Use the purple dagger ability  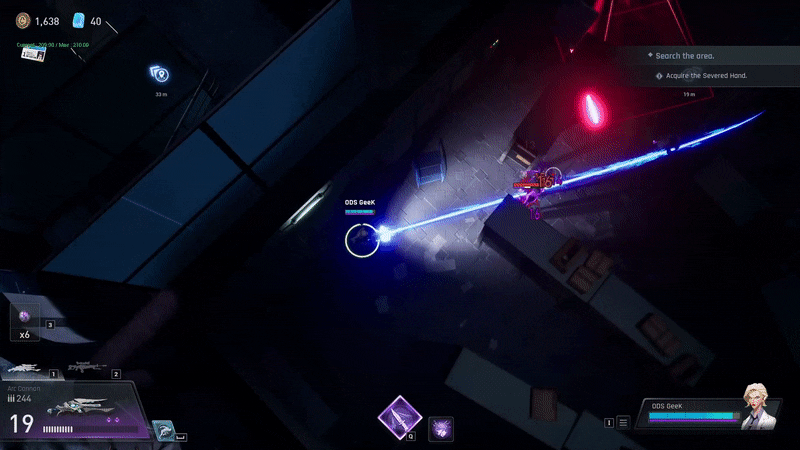(399, 417)
